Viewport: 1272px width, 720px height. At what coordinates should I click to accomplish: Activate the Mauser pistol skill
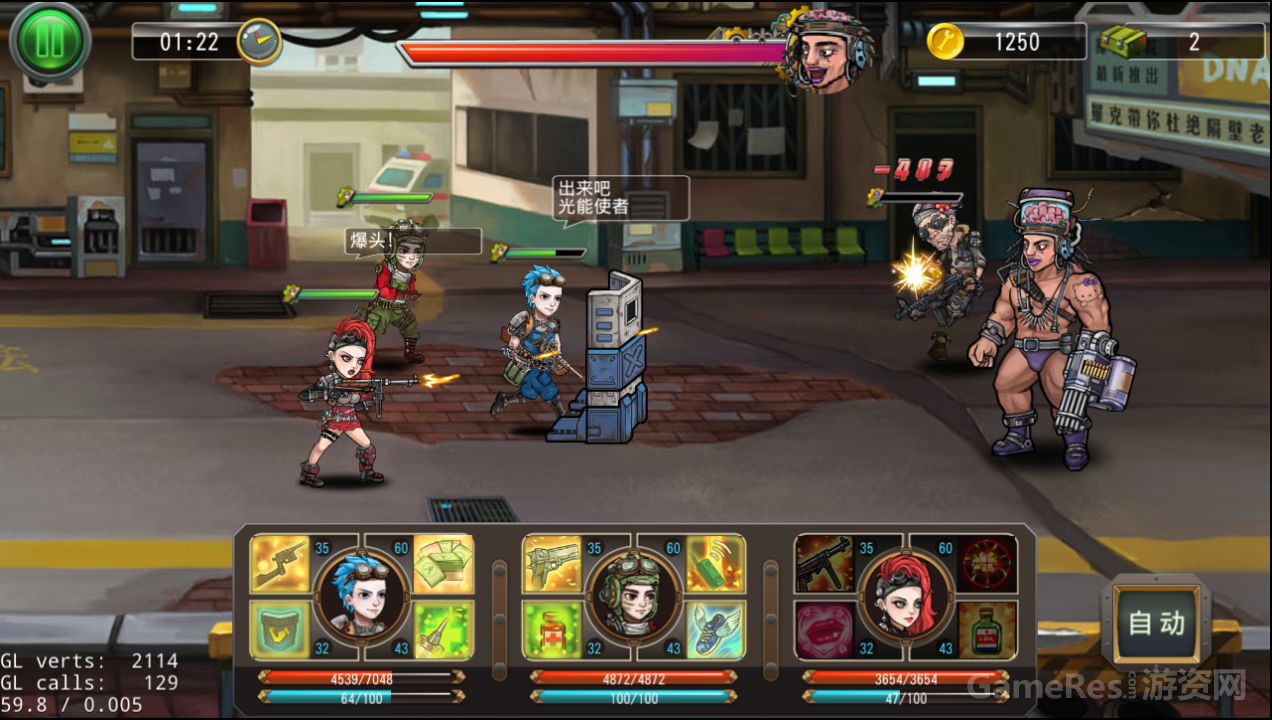[x=279, y=564]
